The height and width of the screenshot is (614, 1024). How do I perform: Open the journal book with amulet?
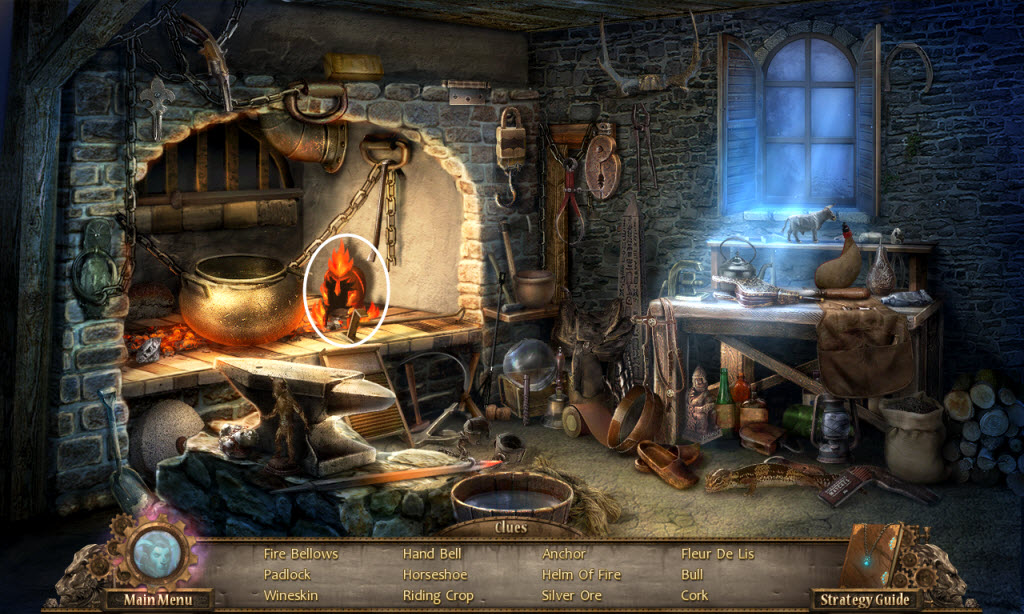[872, 555]
